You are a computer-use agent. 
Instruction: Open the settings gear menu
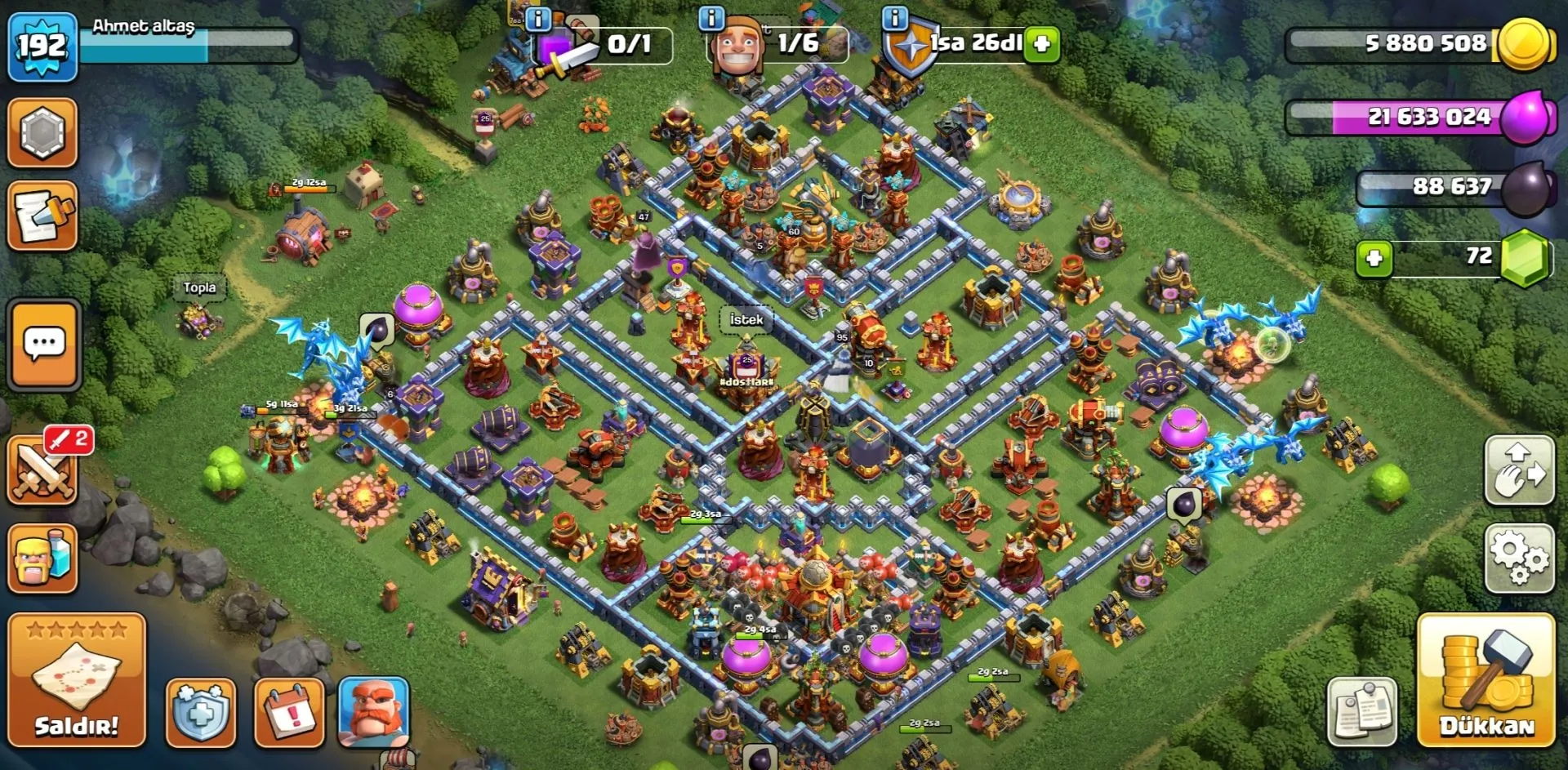[1518, 558]
